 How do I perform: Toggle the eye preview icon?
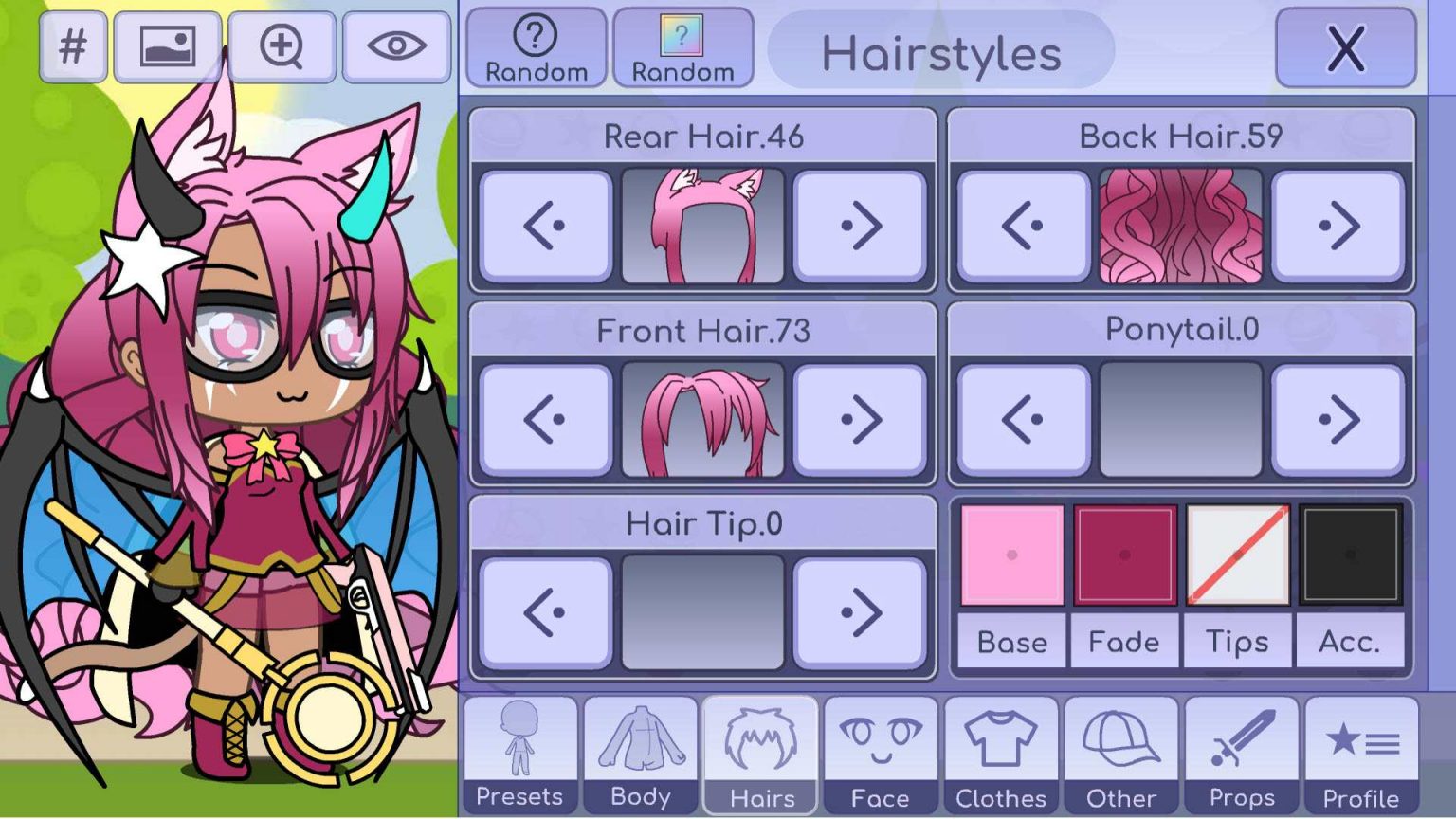[x=397, y=45]
